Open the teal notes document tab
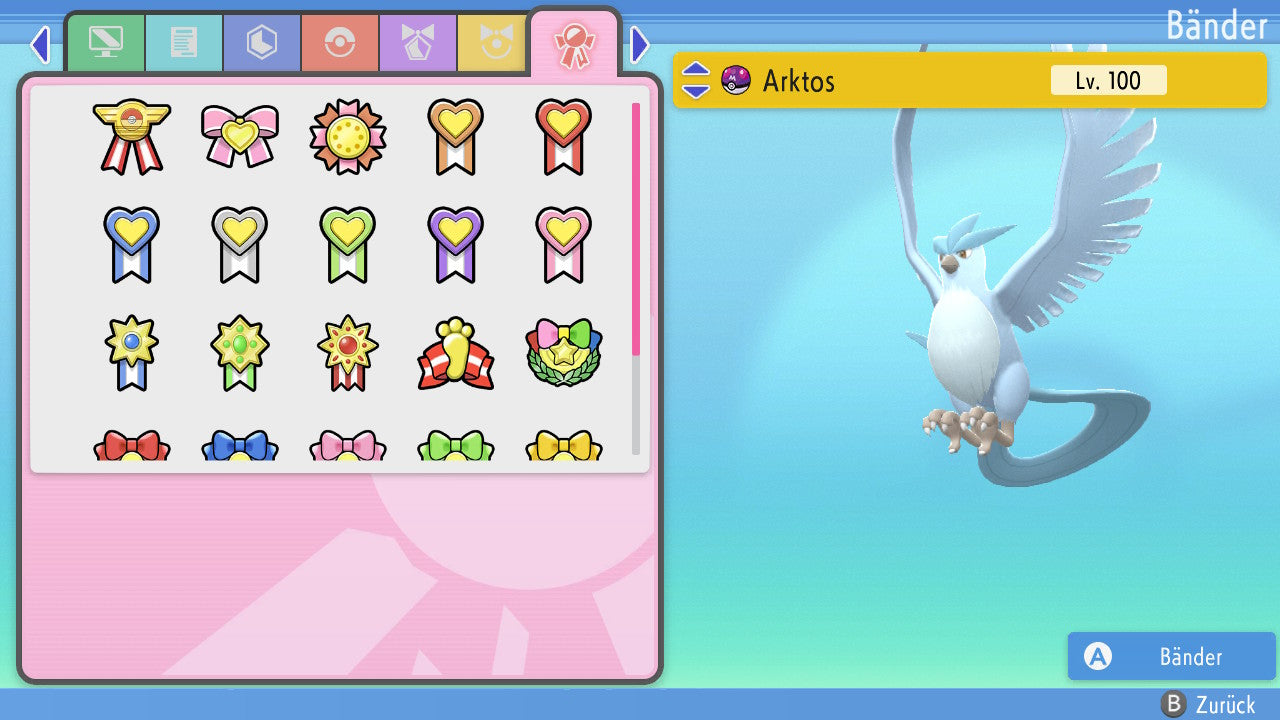The image size is (1280, 720). 183,43
